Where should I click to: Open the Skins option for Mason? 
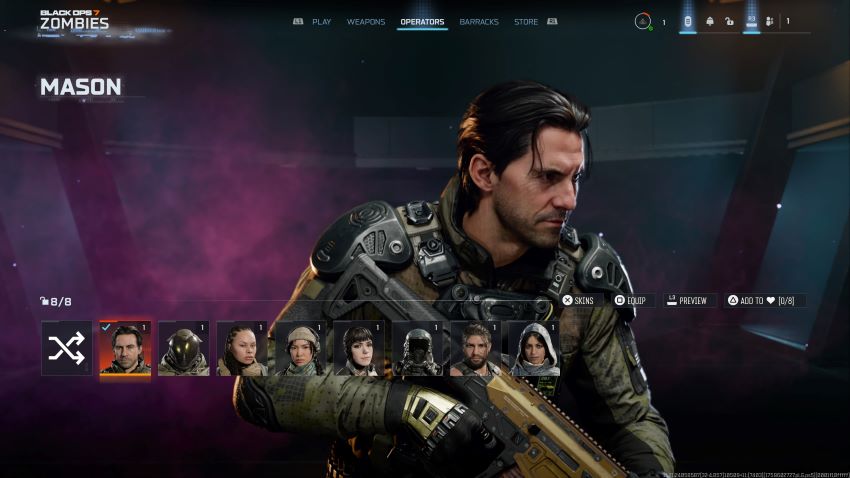click(x=578, y=300)
